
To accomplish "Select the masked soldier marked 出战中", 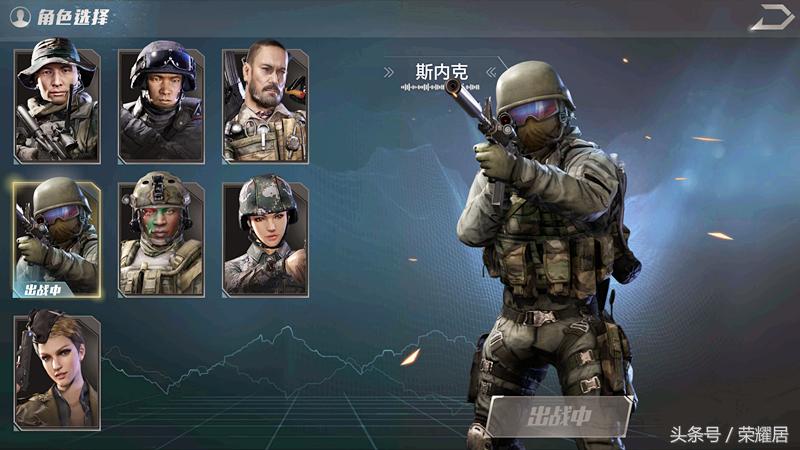I will coord(57,238).
